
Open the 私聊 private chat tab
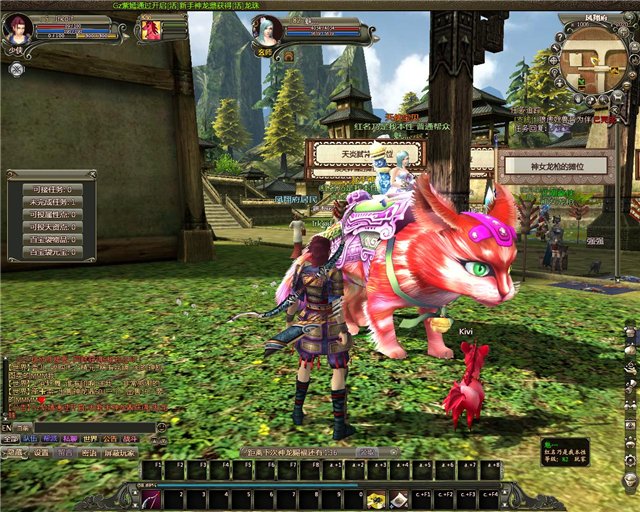point(69,439)
